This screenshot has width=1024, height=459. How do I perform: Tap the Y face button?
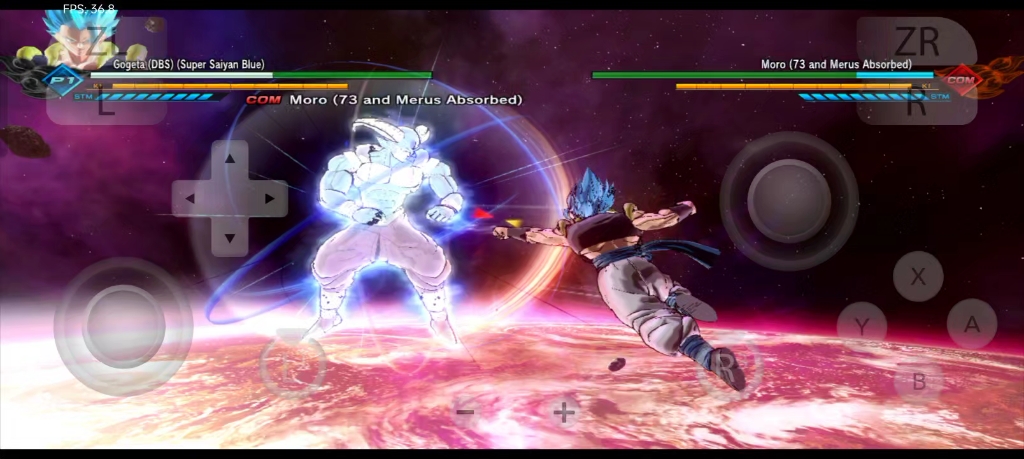click(861, 325)
